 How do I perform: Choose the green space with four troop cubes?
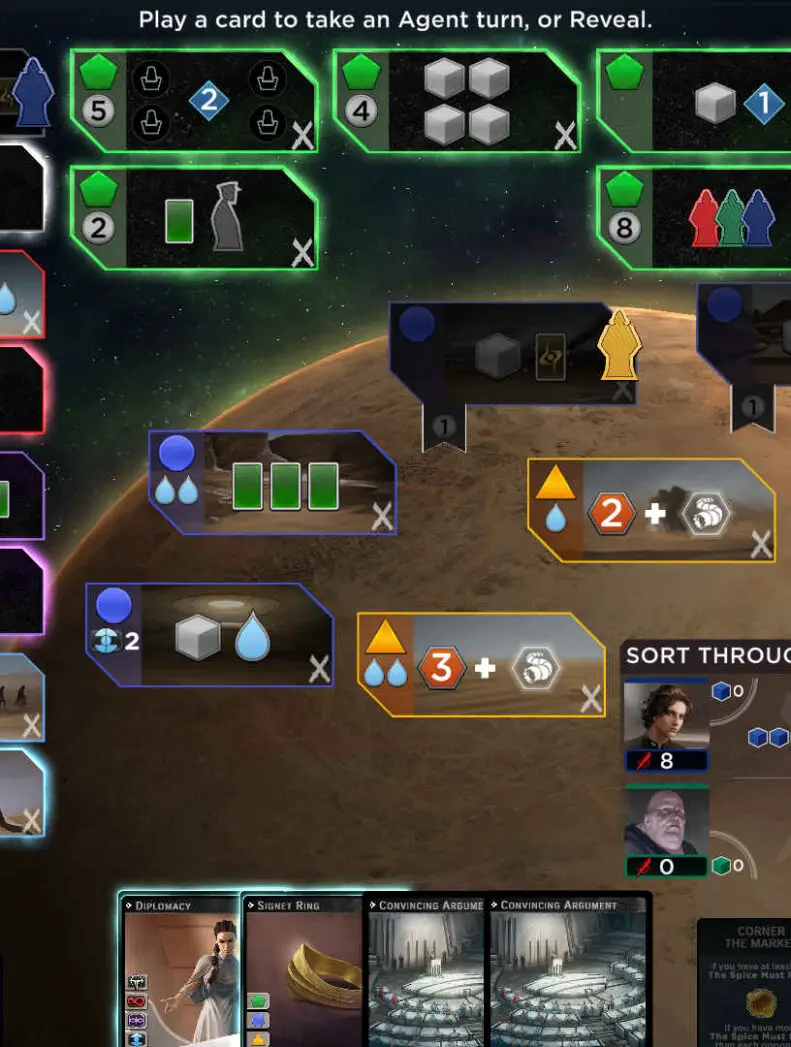457,102
